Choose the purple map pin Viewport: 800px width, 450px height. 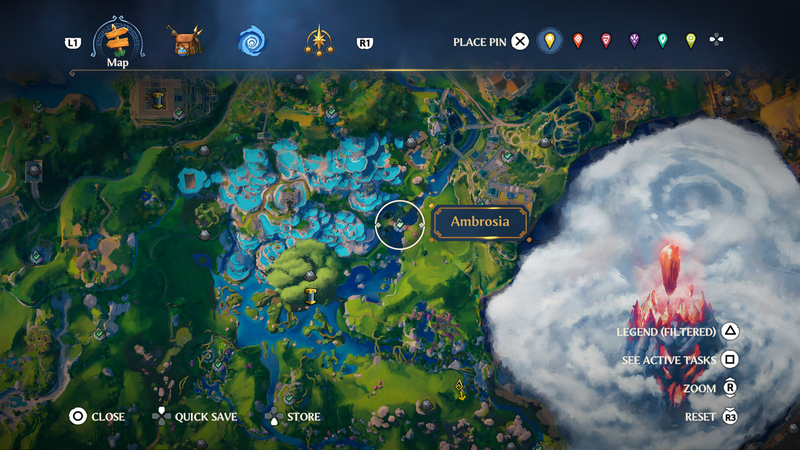click(634, 41)
